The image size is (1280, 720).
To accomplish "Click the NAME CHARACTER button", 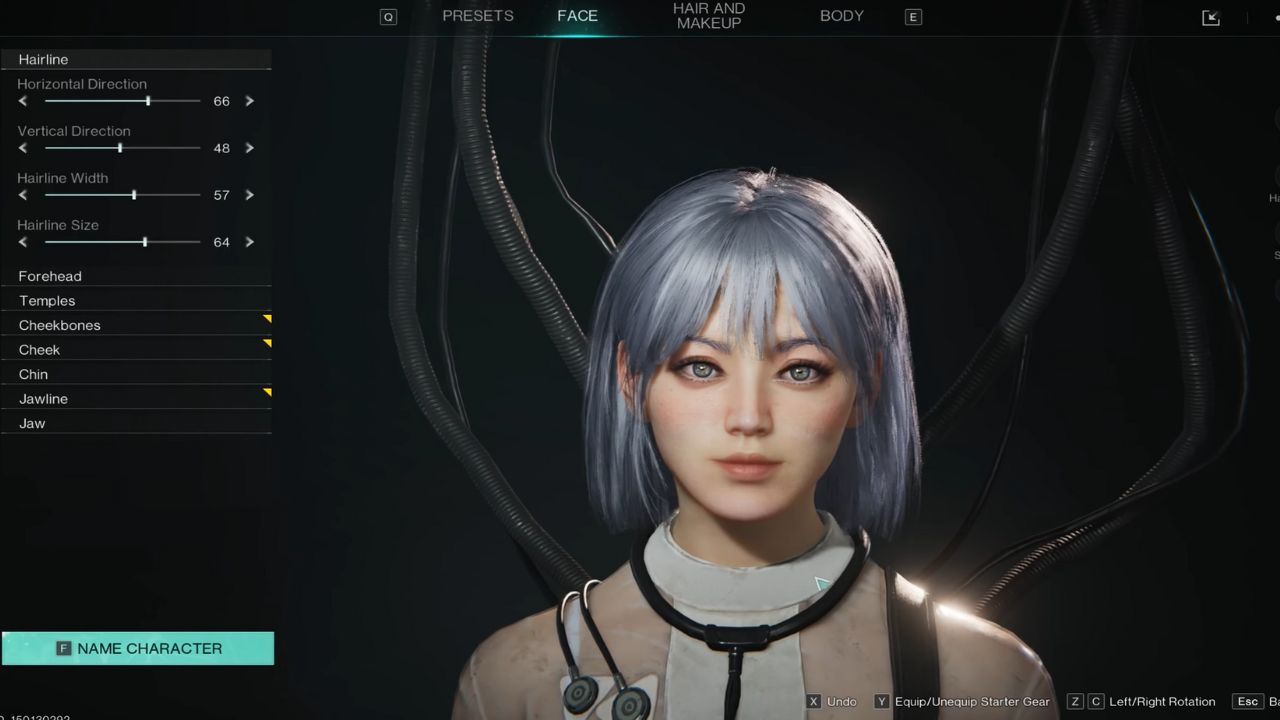I will point(138,648).
